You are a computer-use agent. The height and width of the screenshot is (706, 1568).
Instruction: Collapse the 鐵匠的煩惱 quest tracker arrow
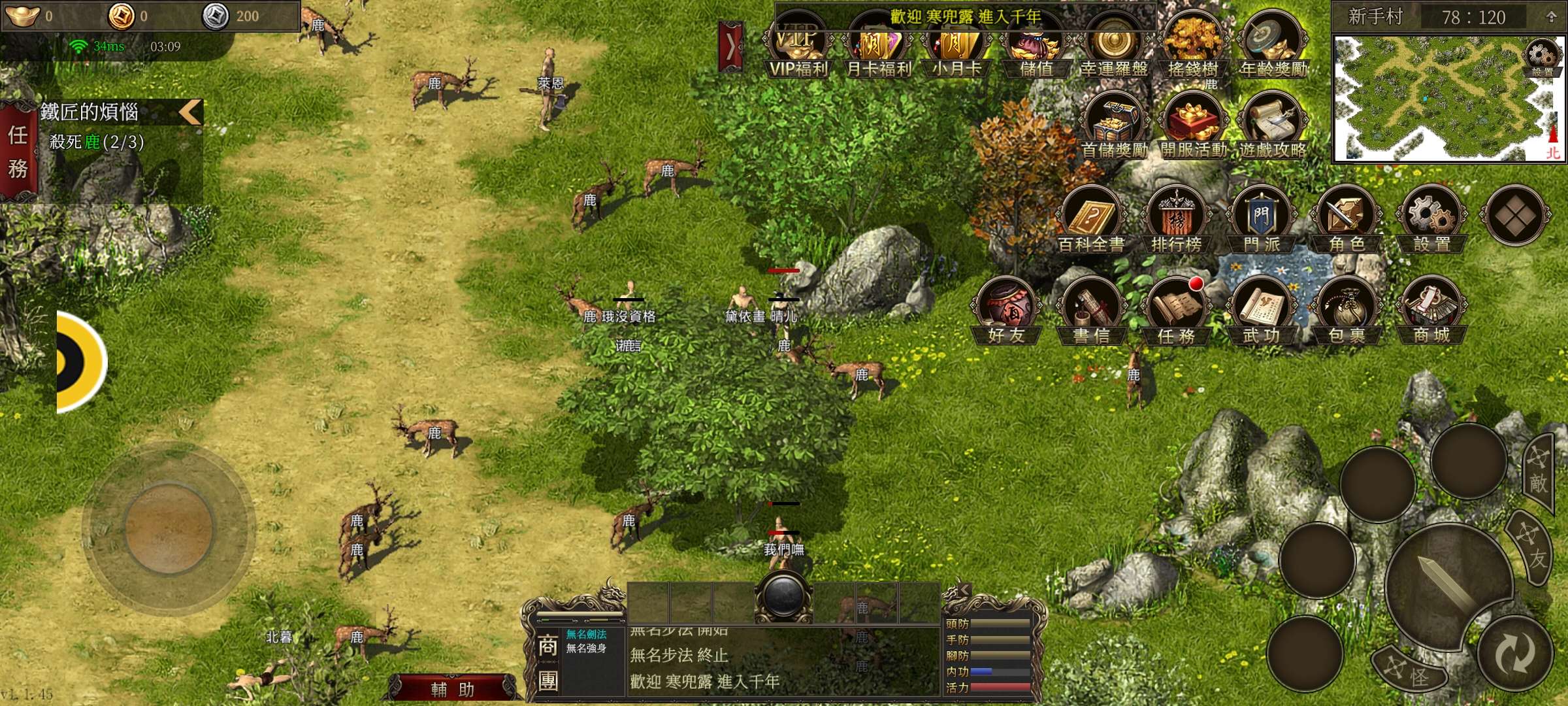190,112
